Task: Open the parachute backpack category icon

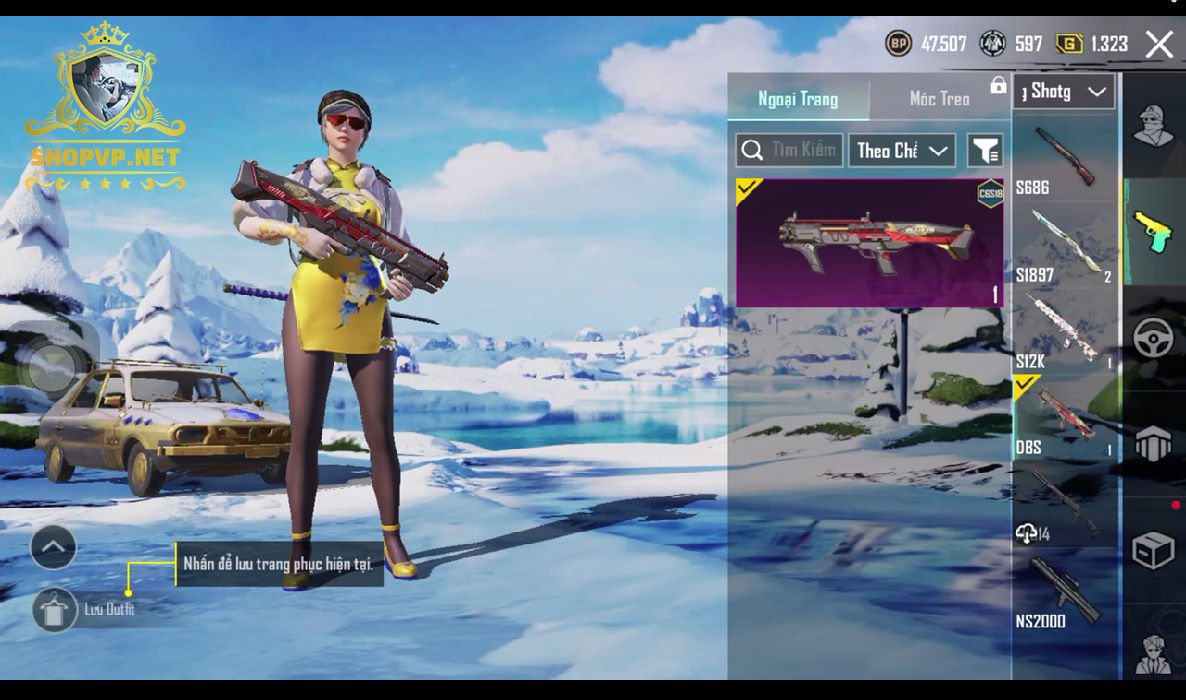Action: pyautogui.click(x=1153, y=444)
